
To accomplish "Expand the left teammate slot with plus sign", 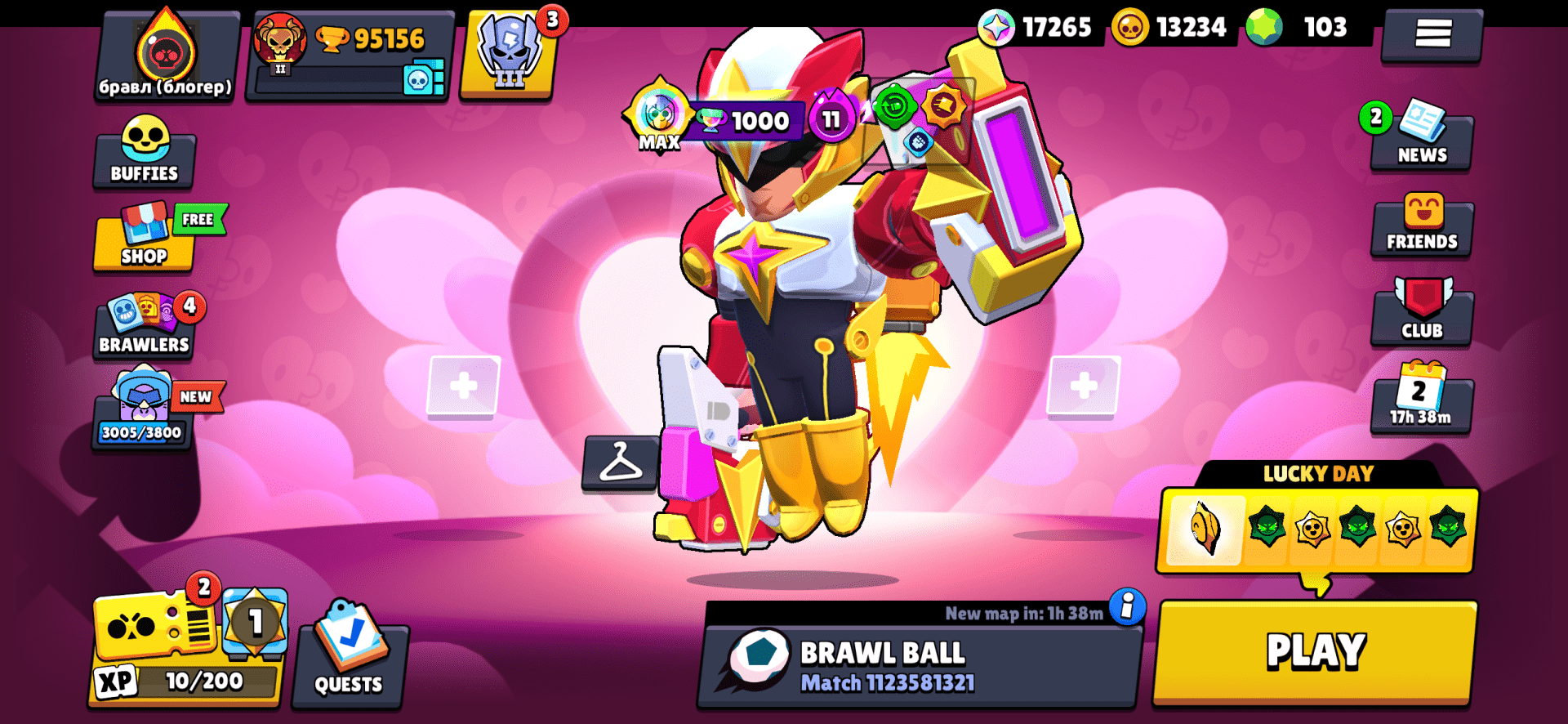I will click(x=462, y=385).
